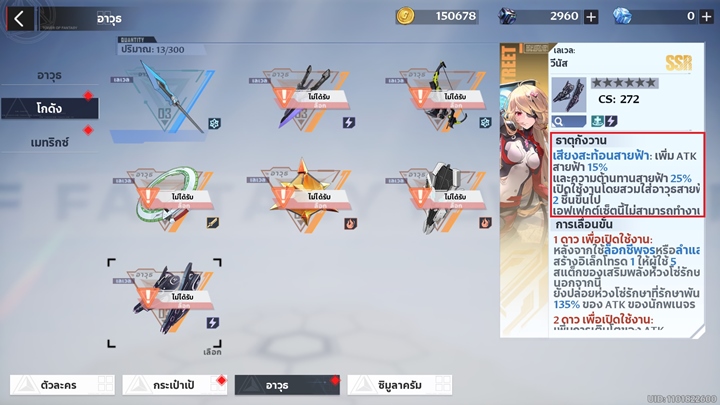Go back using the arrow button

19,17
